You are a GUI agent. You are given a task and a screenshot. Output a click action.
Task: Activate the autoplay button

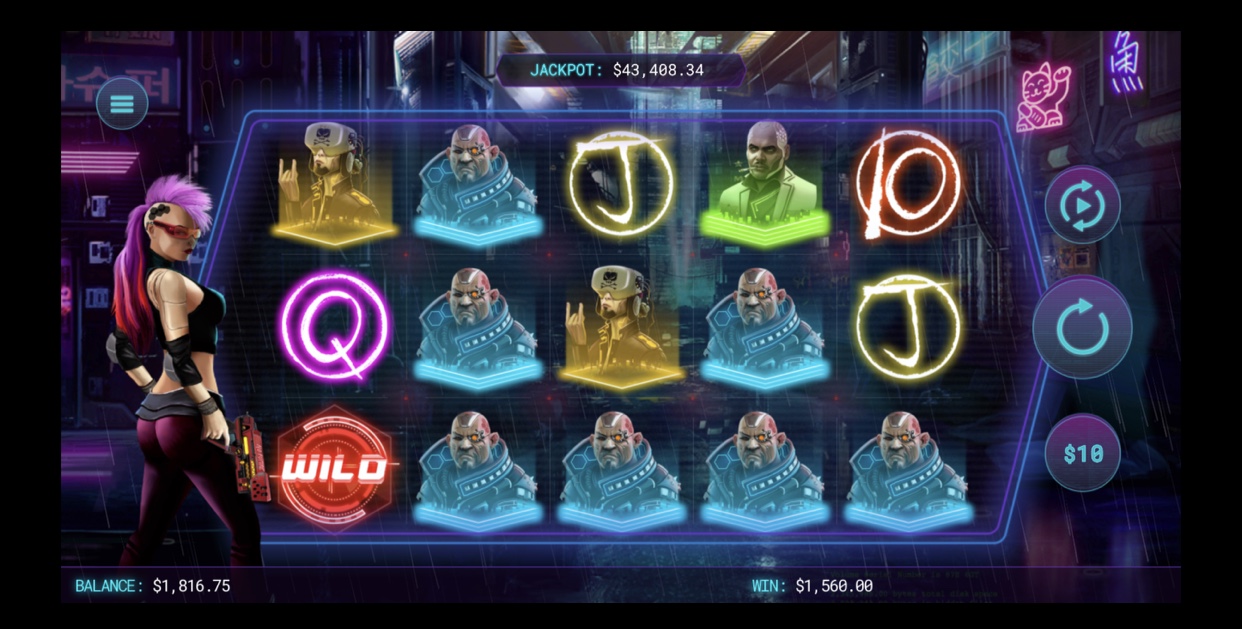point(1082,206)
